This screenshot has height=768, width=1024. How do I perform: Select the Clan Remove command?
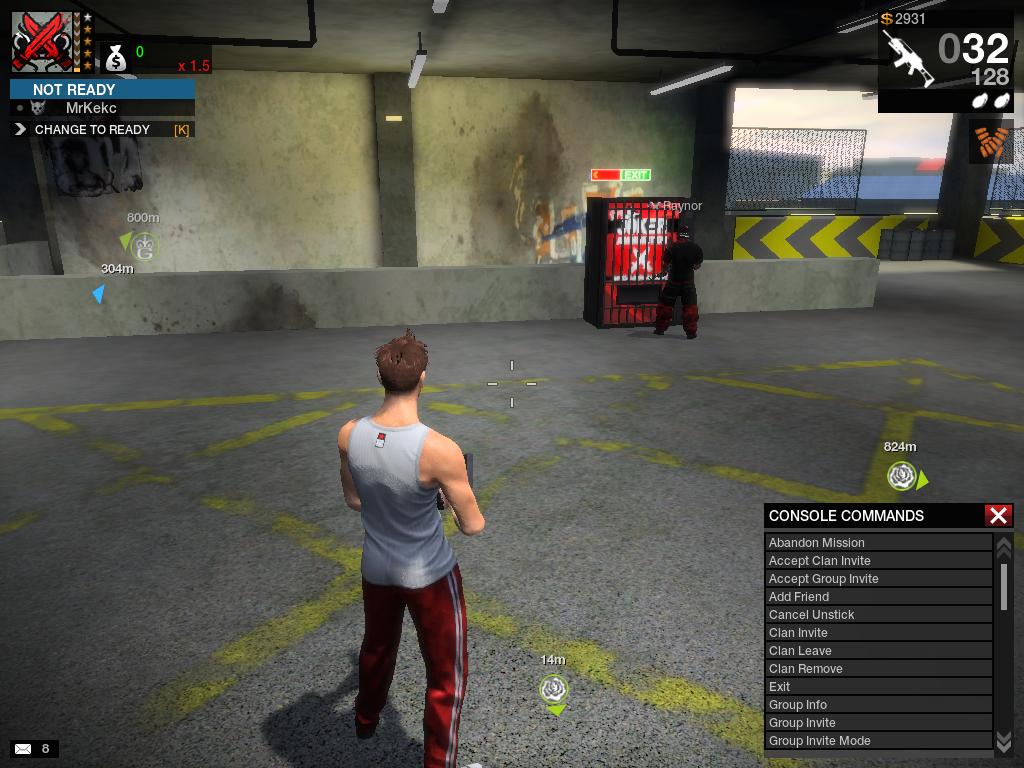click(x=878, y=669)
